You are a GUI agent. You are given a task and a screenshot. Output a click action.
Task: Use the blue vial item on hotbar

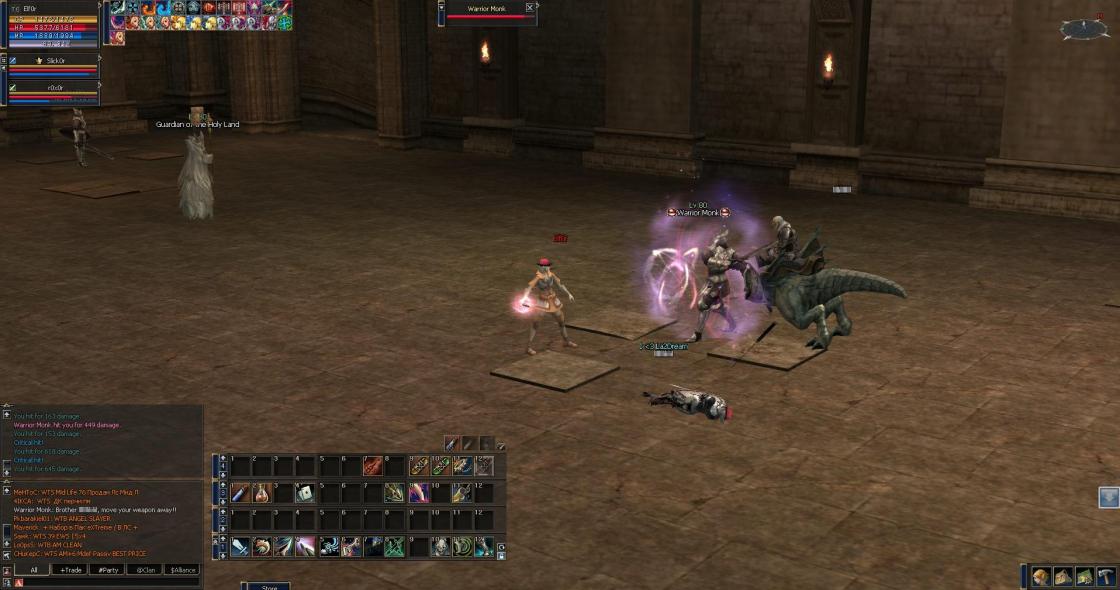click(240, 493)
